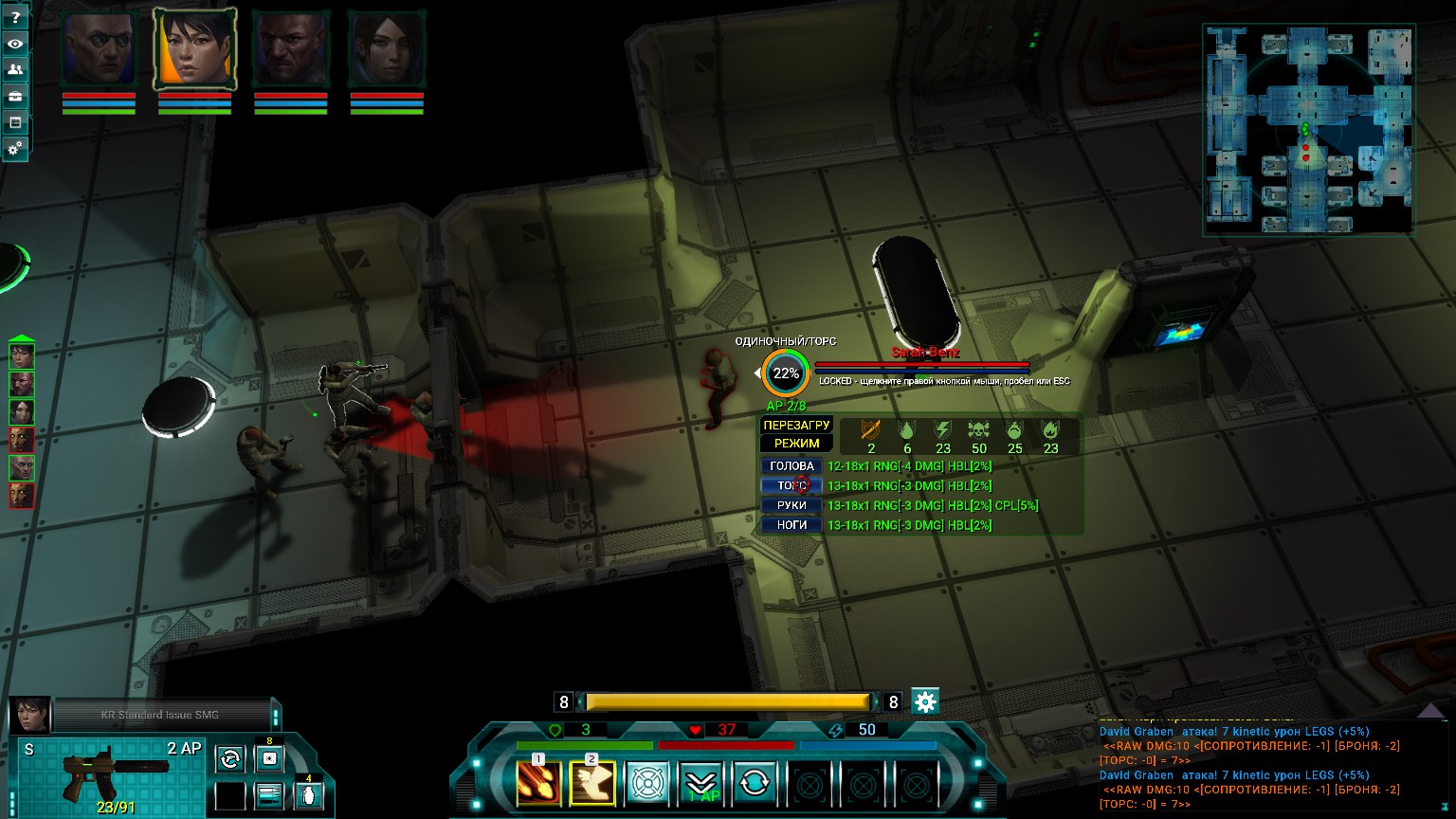Activate the winged boot ability in slot 2
This screenshot has width=1456, height=819.
click(x=592, y=784)
